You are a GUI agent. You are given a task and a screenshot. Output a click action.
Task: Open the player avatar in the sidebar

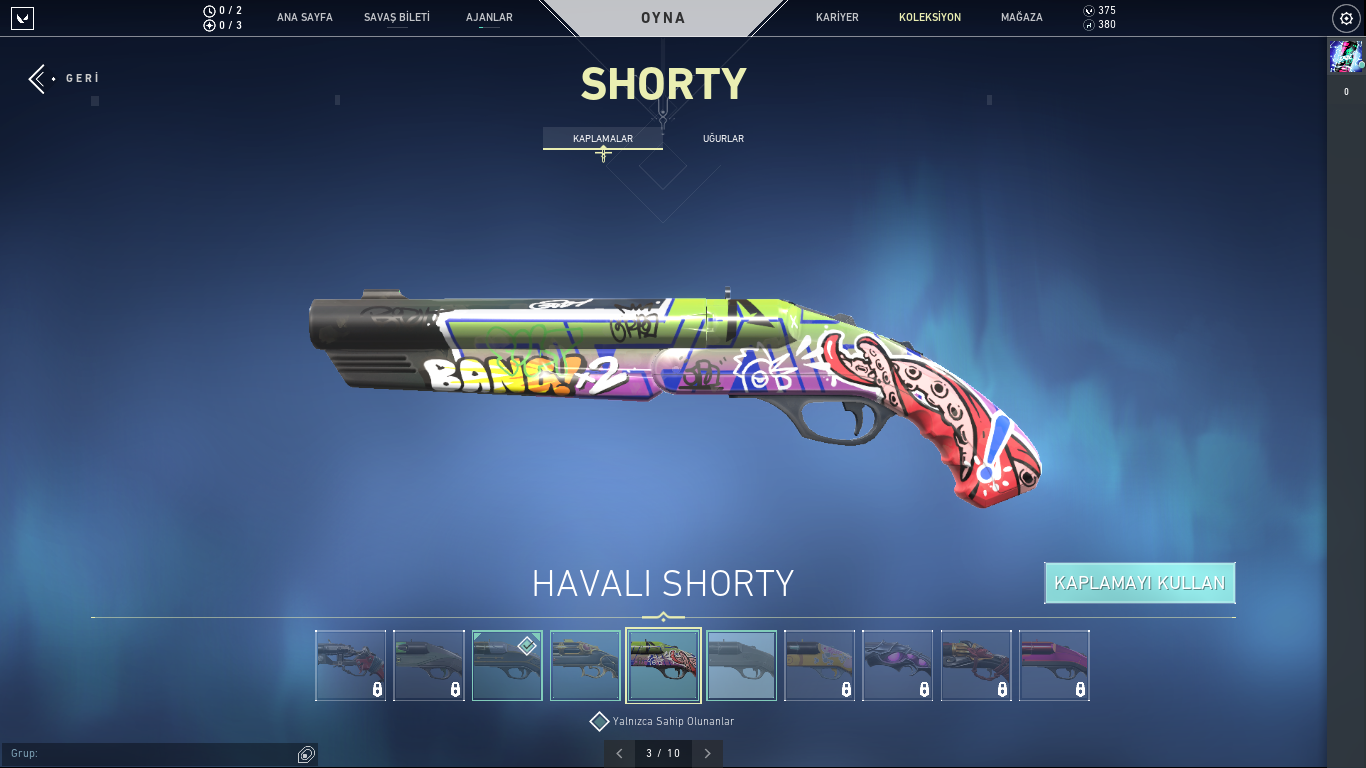pos(1345,56)
